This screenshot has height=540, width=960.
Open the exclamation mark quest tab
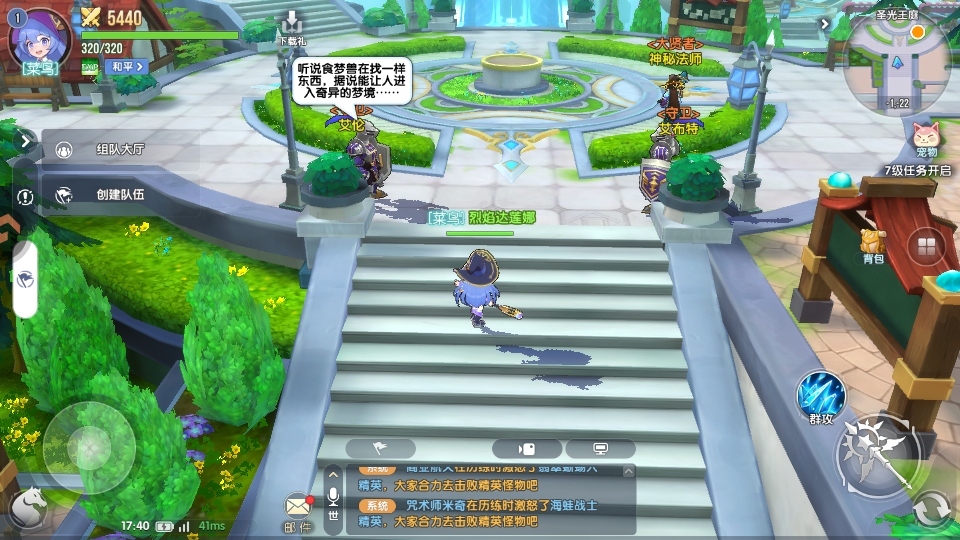25,197
